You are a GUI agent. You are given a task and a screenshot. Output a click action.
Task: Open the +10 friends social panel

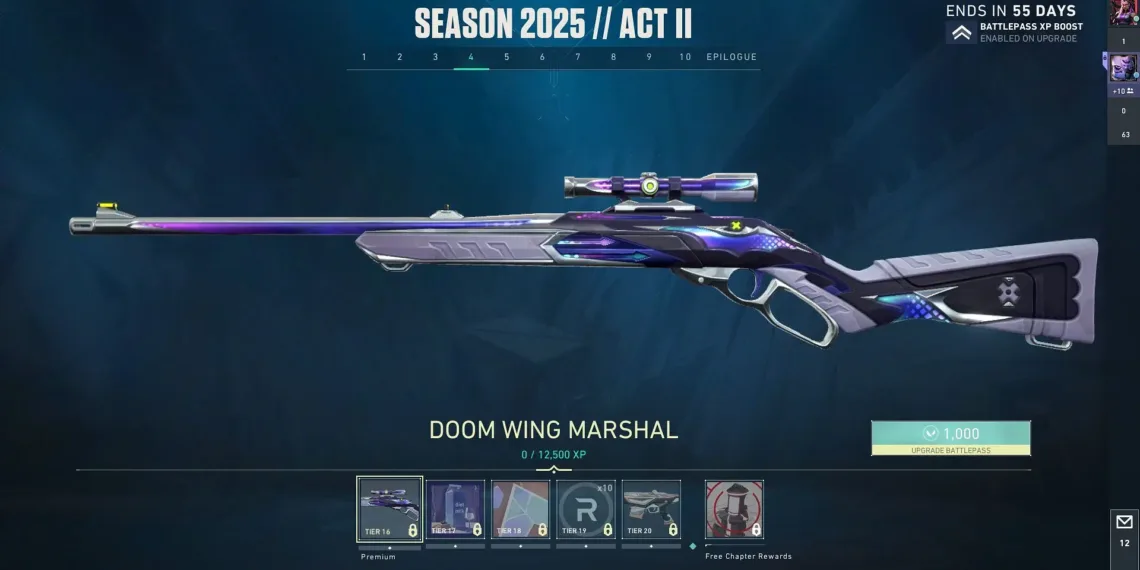coord(1123,90)
